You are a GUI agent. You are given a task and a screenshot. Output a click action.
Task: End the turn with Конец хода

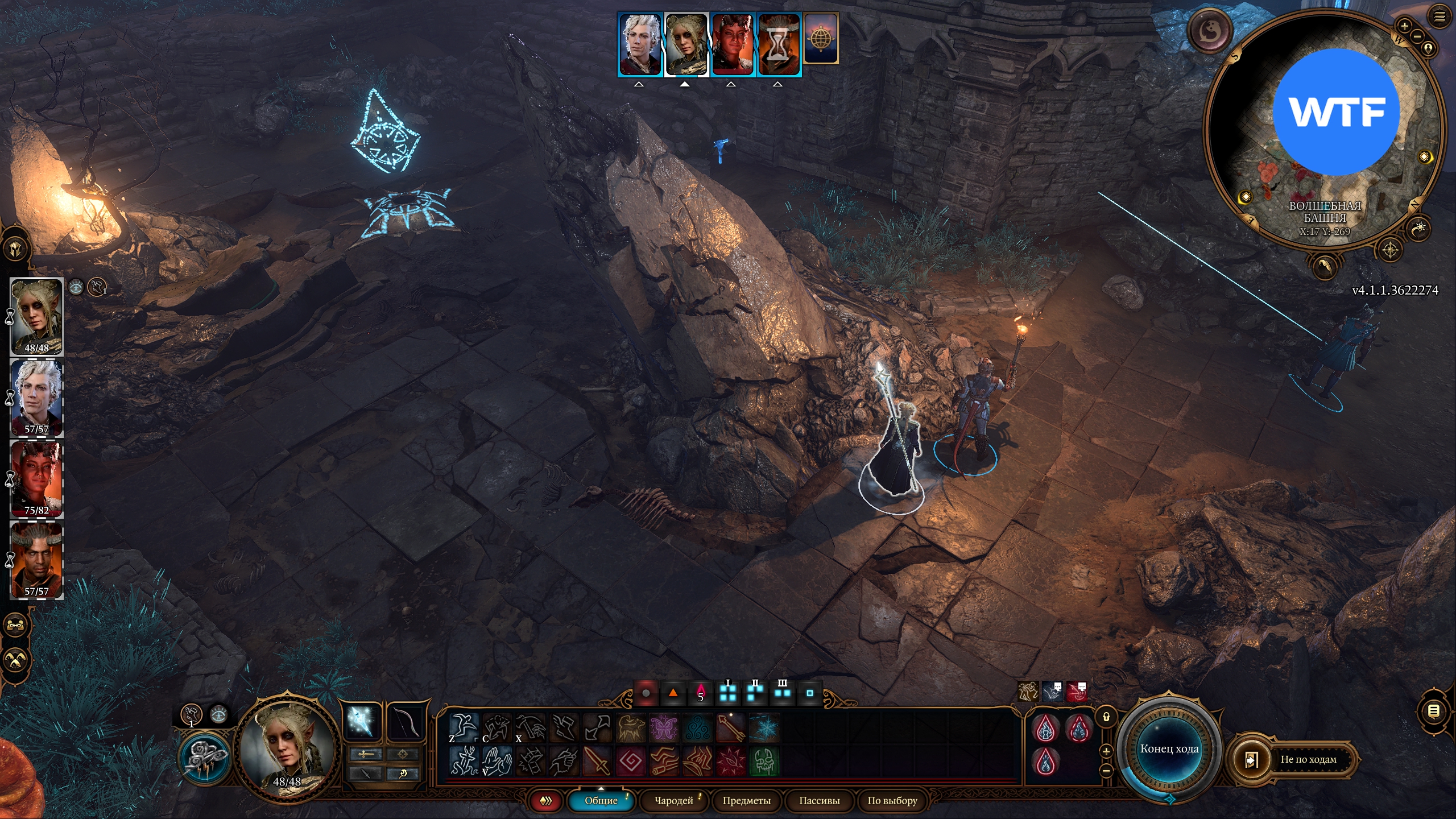click(1169, 748)
